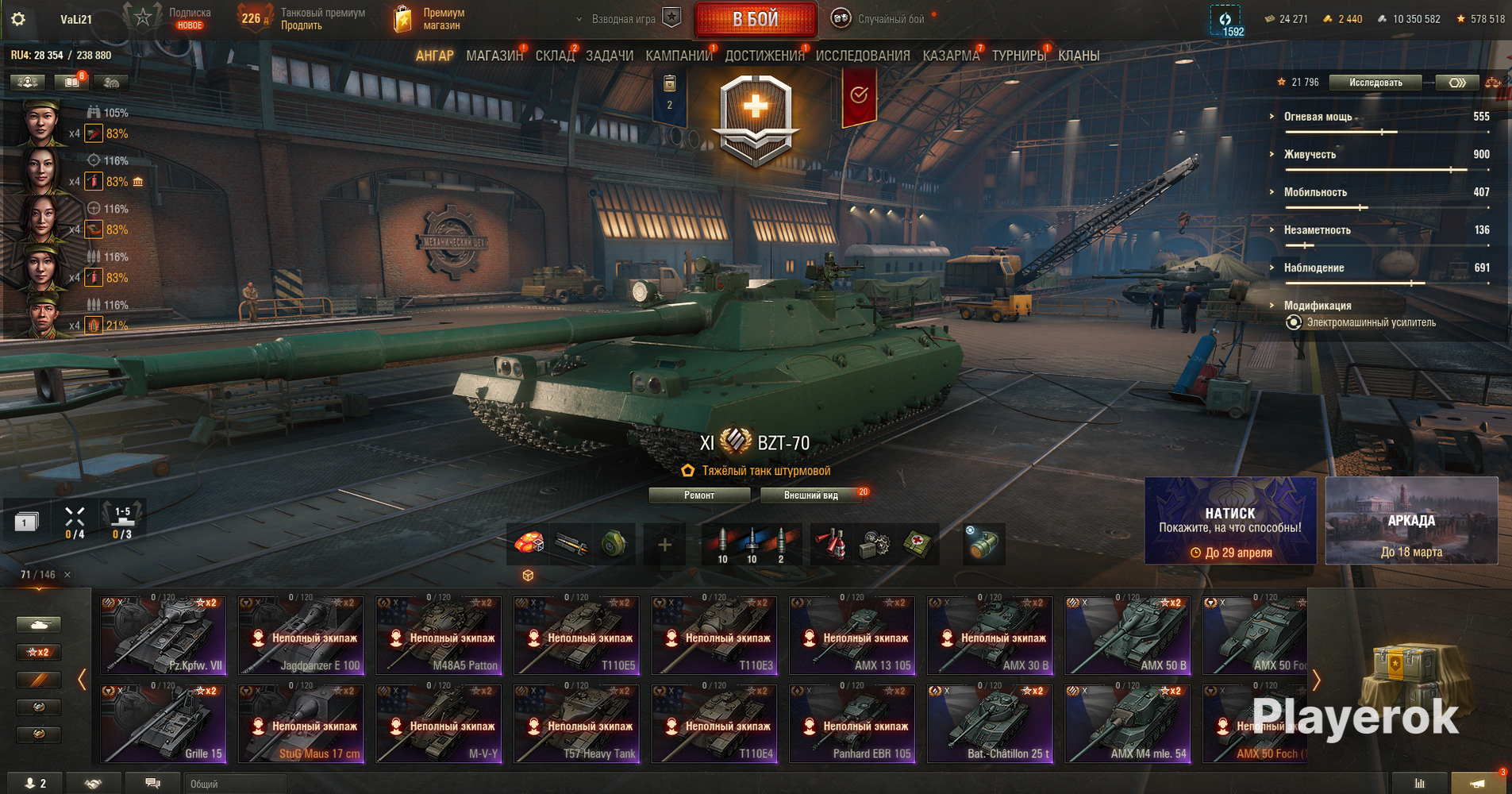Go to the ЗАДАЧИ tab
The height and width of the screenshot is (794, 1512).
pos(610,56)
